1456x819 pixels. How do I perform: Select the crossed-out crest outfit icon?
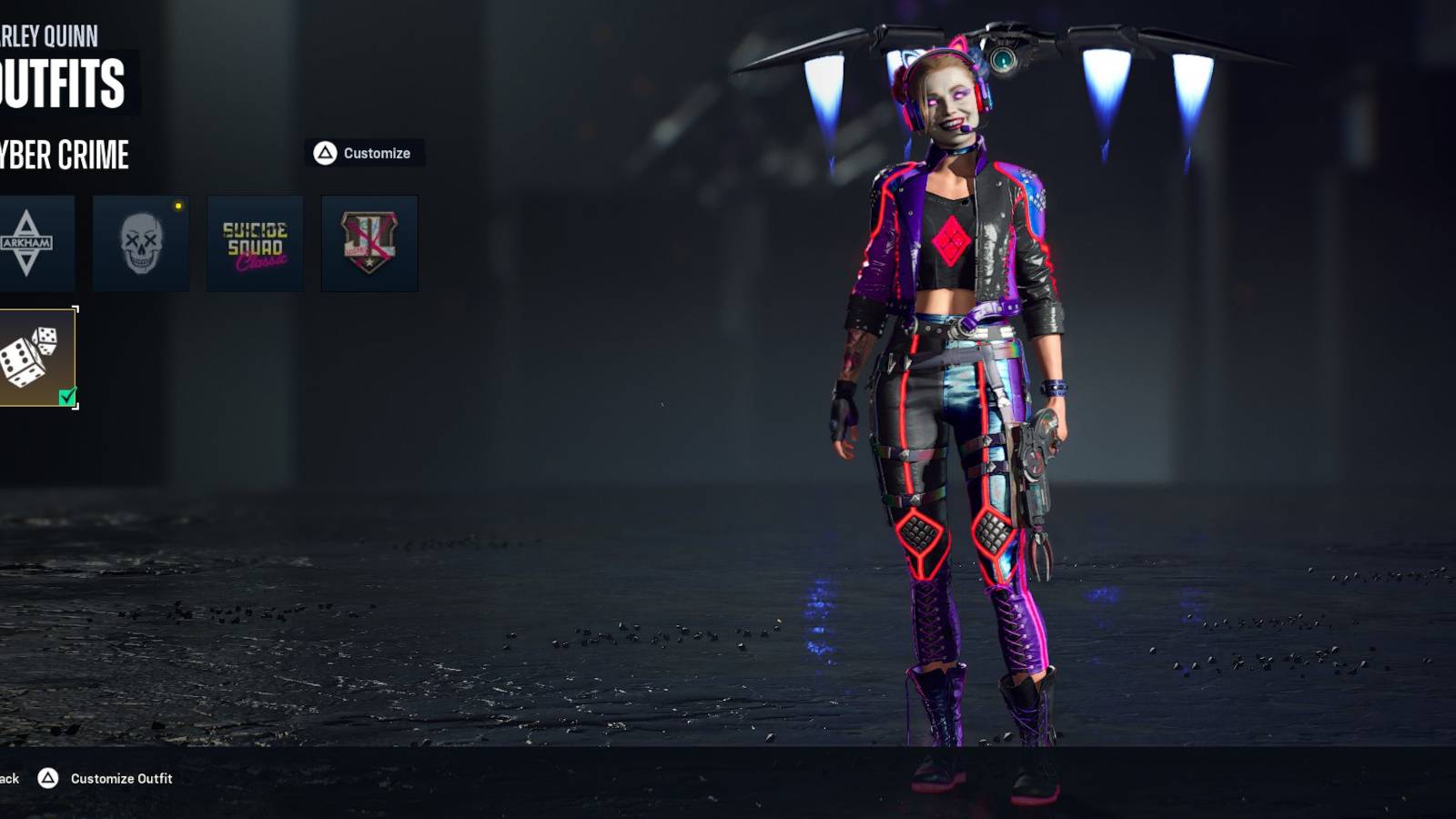click(x=368, y=242)
